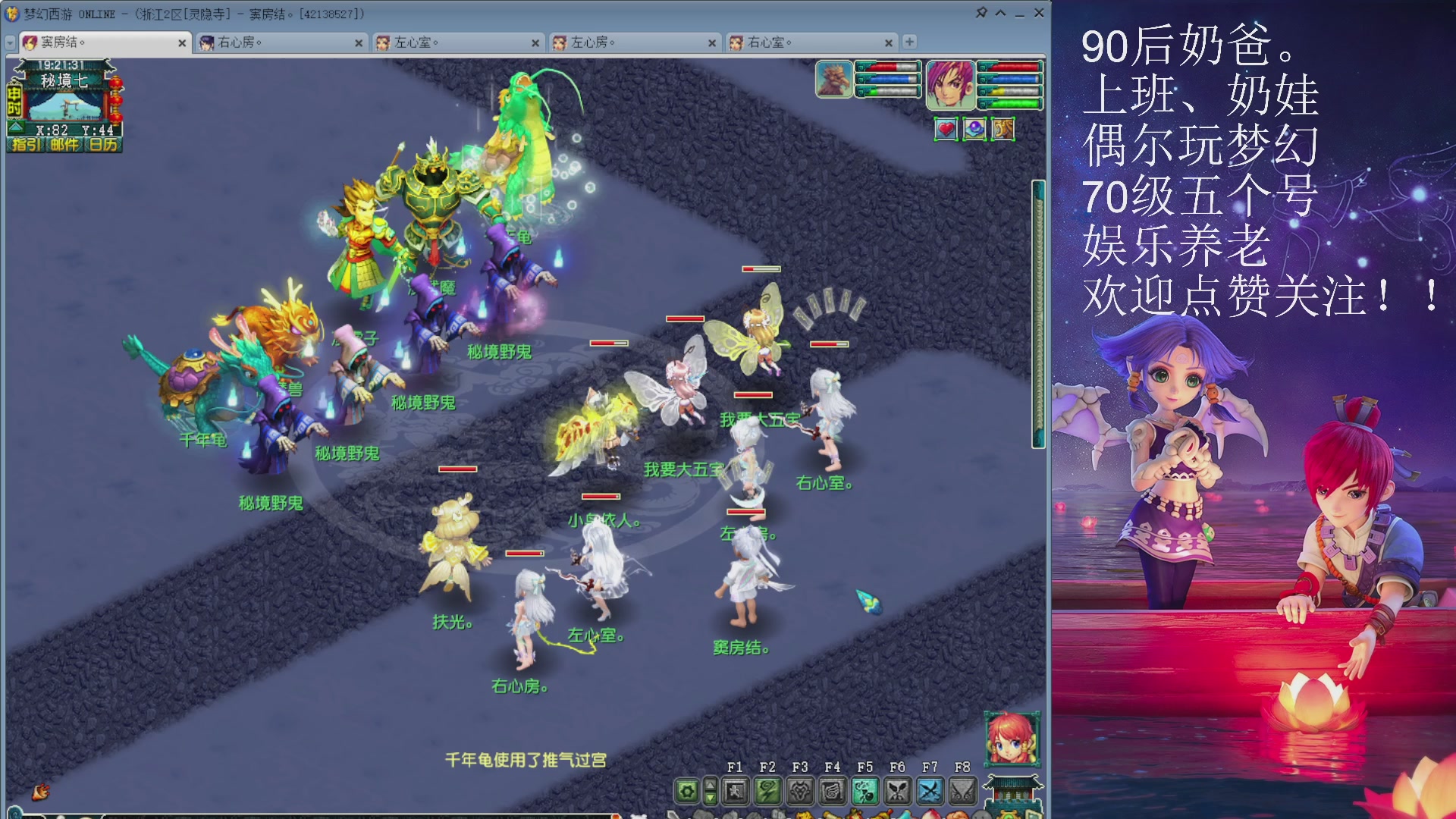The width and height of the screenshot is (1456, 819).
Task: Open the pet icon next to the orb
Action: [x=1003, y=129]
